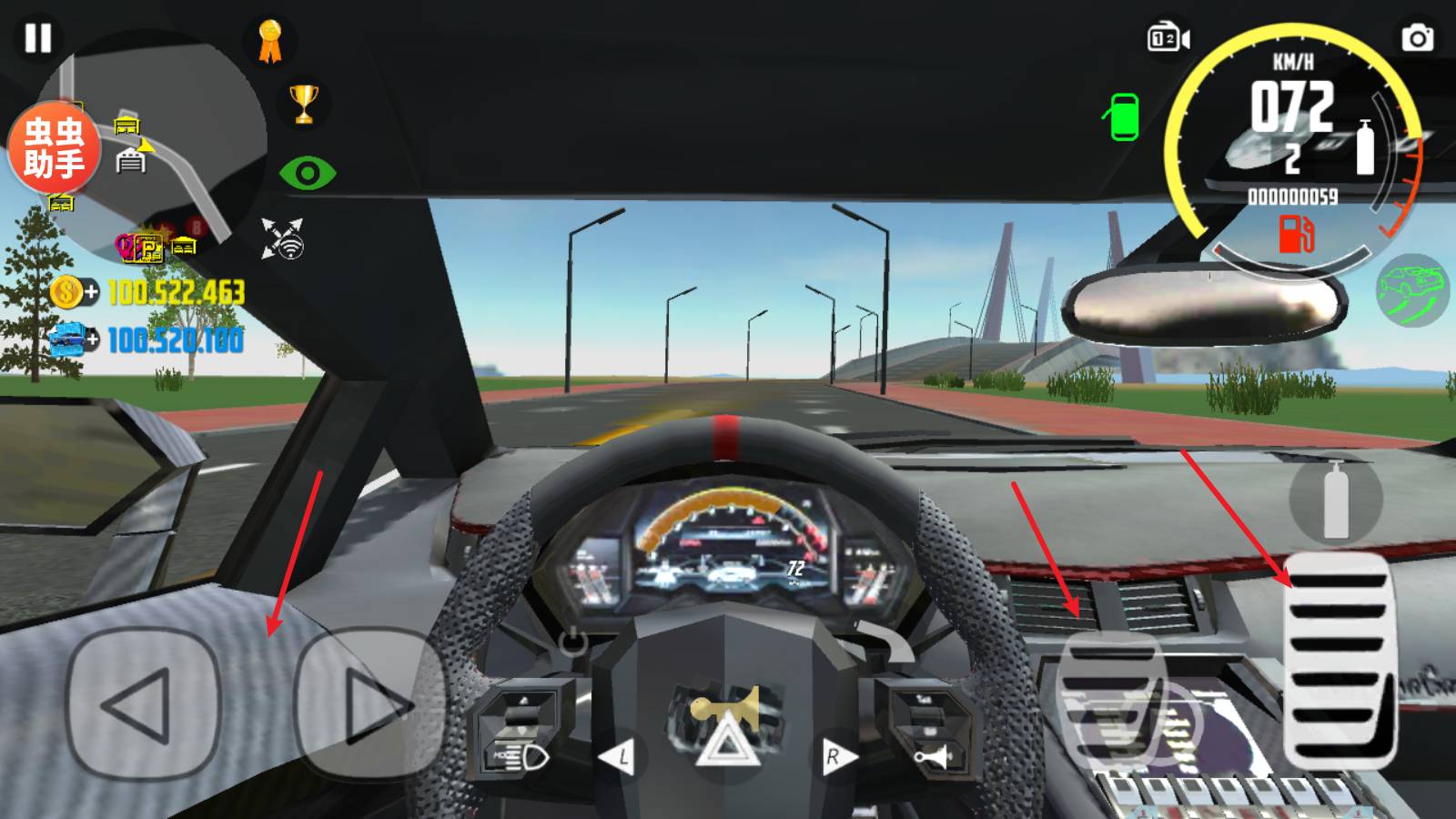Toggle the green eye visibility icon
This screenshot has height=819, width=1456.
(308, 173)
